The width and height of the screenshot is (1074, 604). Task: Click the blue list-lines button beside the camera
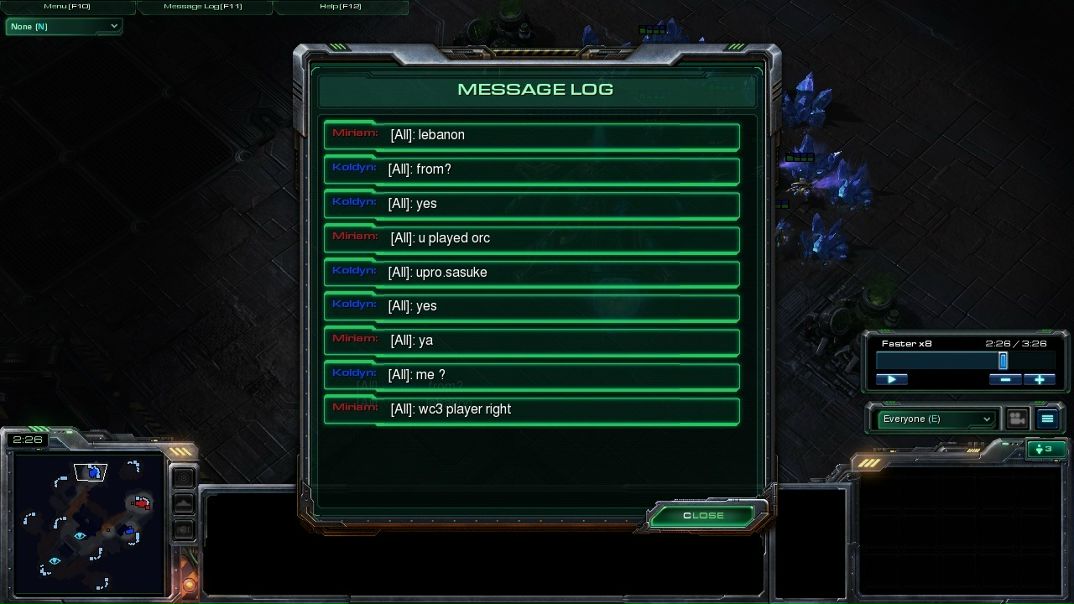(x=1047, y=419)
